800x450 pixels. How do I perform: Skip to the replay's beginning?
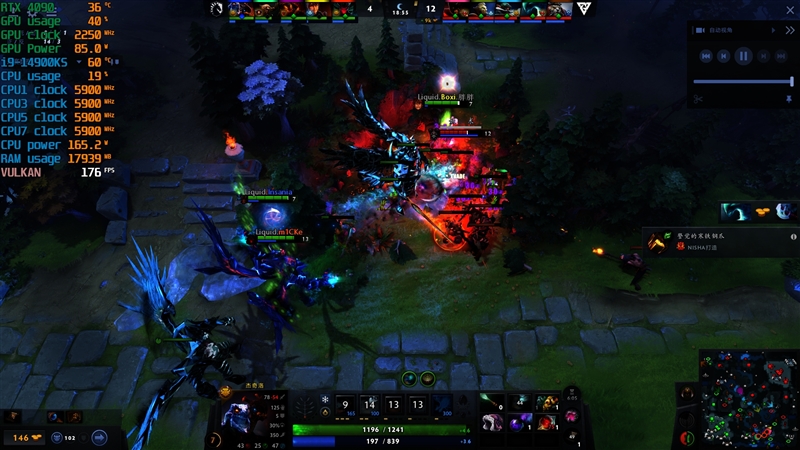(706, 57)
